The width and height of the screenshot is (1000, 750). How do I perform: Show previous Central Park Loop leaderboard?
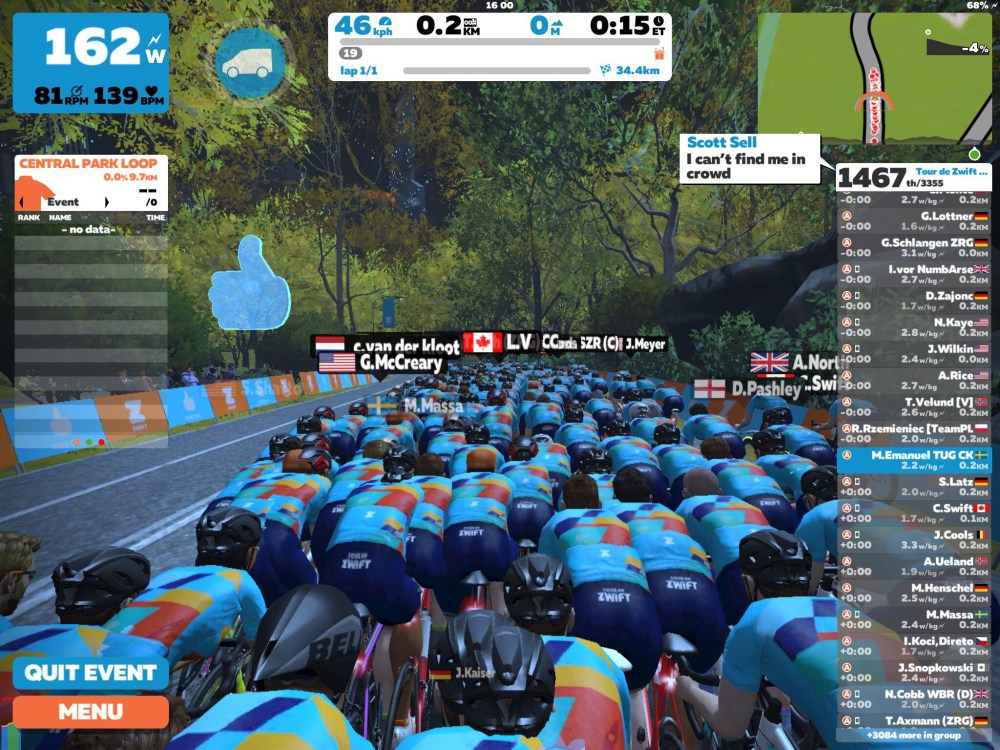coord(21,202)
